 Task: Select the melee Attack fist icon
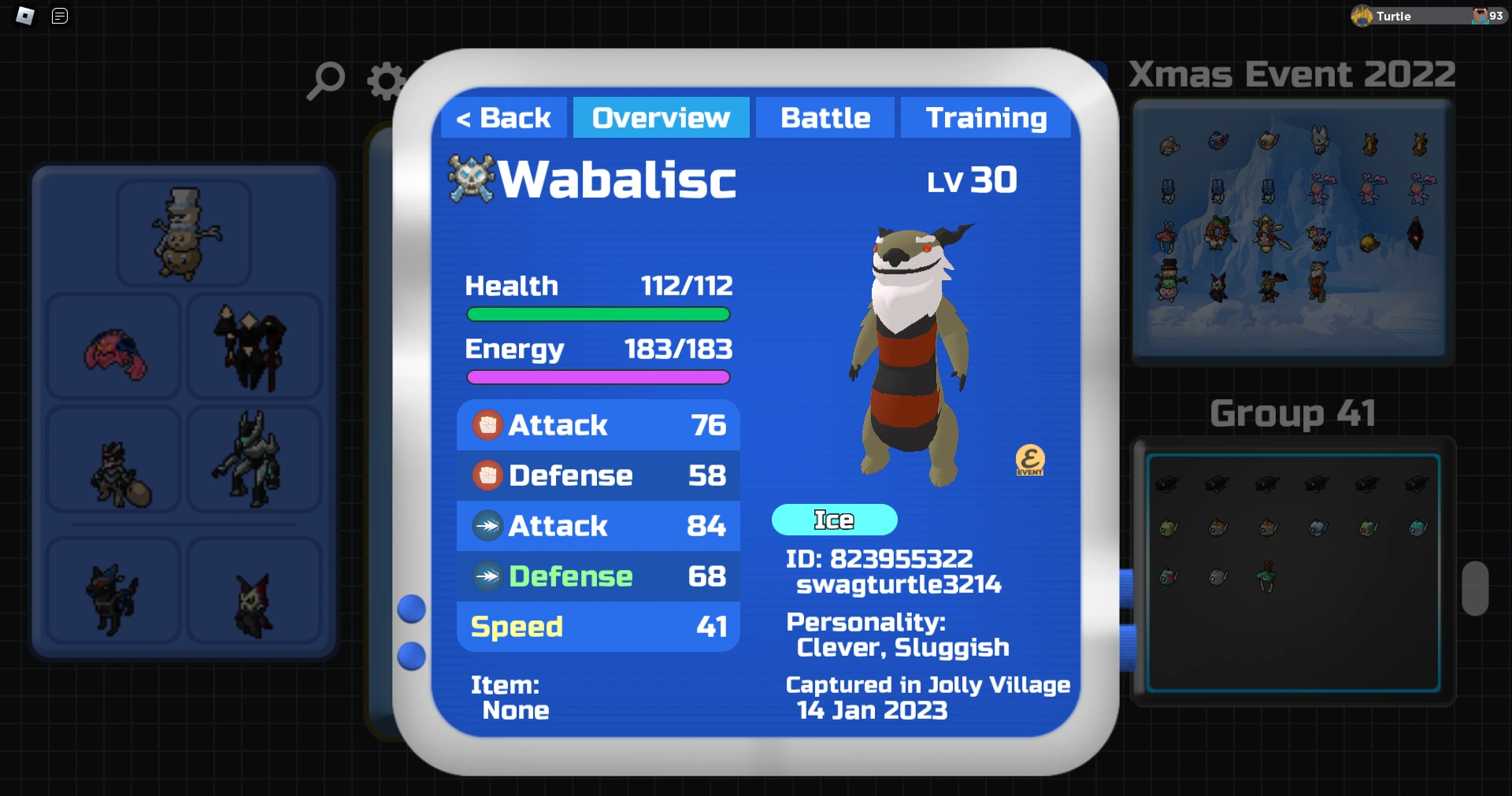pyautogui.click(x=488, y=424)
